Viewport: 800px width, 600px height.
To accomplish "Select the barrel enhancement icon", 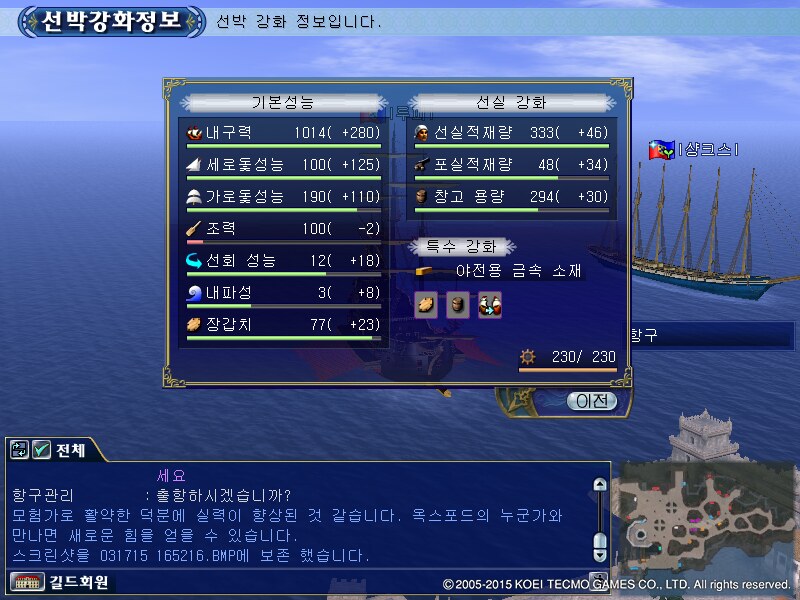I will point(458,305).
